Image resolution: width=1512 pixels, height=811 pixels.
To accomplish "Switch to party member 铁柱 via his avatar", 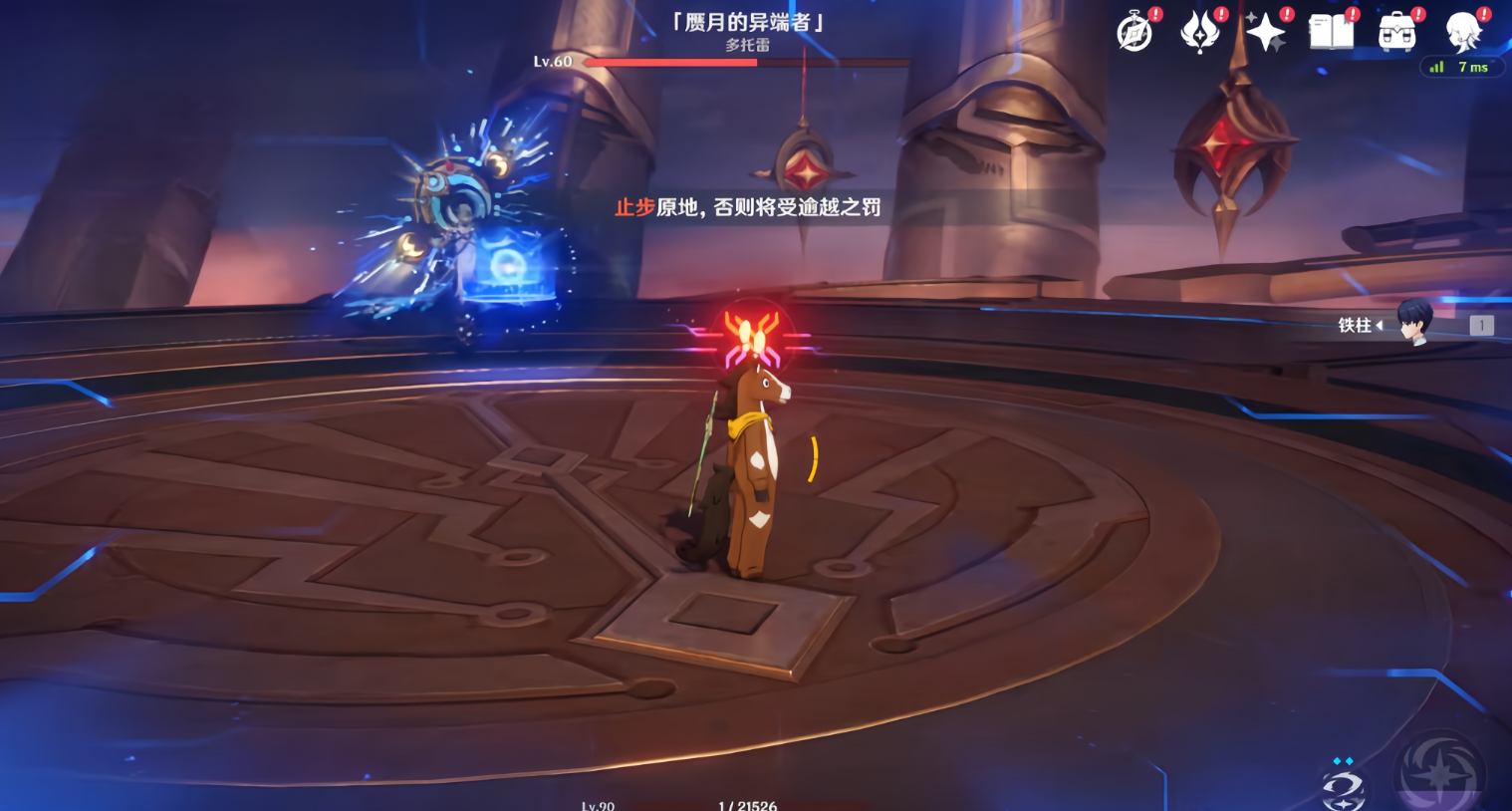I will pyautogui.click(x=1415, y=326).
